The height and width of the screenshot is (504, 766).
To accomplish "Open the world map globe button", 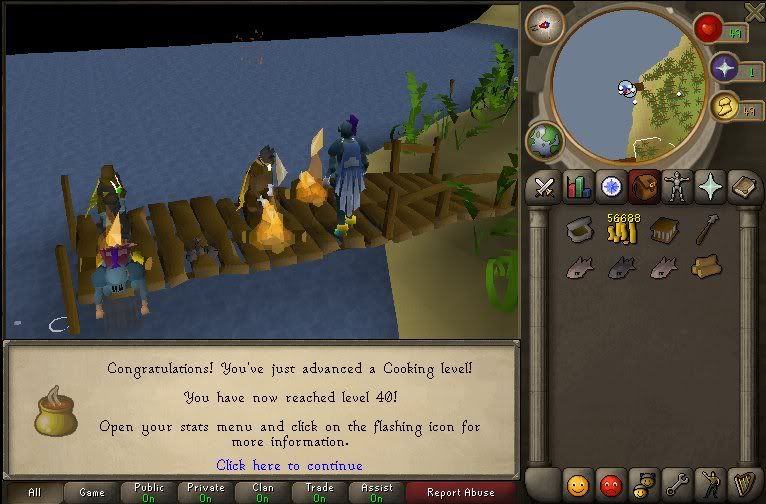I will click(545, 140).
